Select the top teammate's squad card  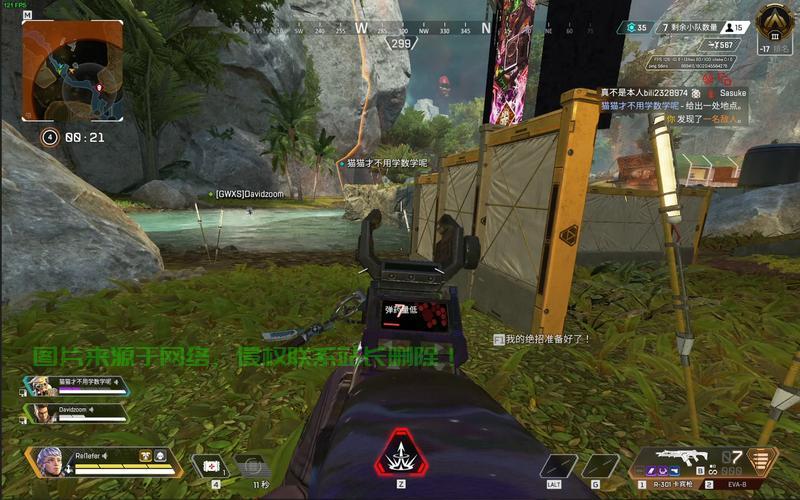coord(76,384)
